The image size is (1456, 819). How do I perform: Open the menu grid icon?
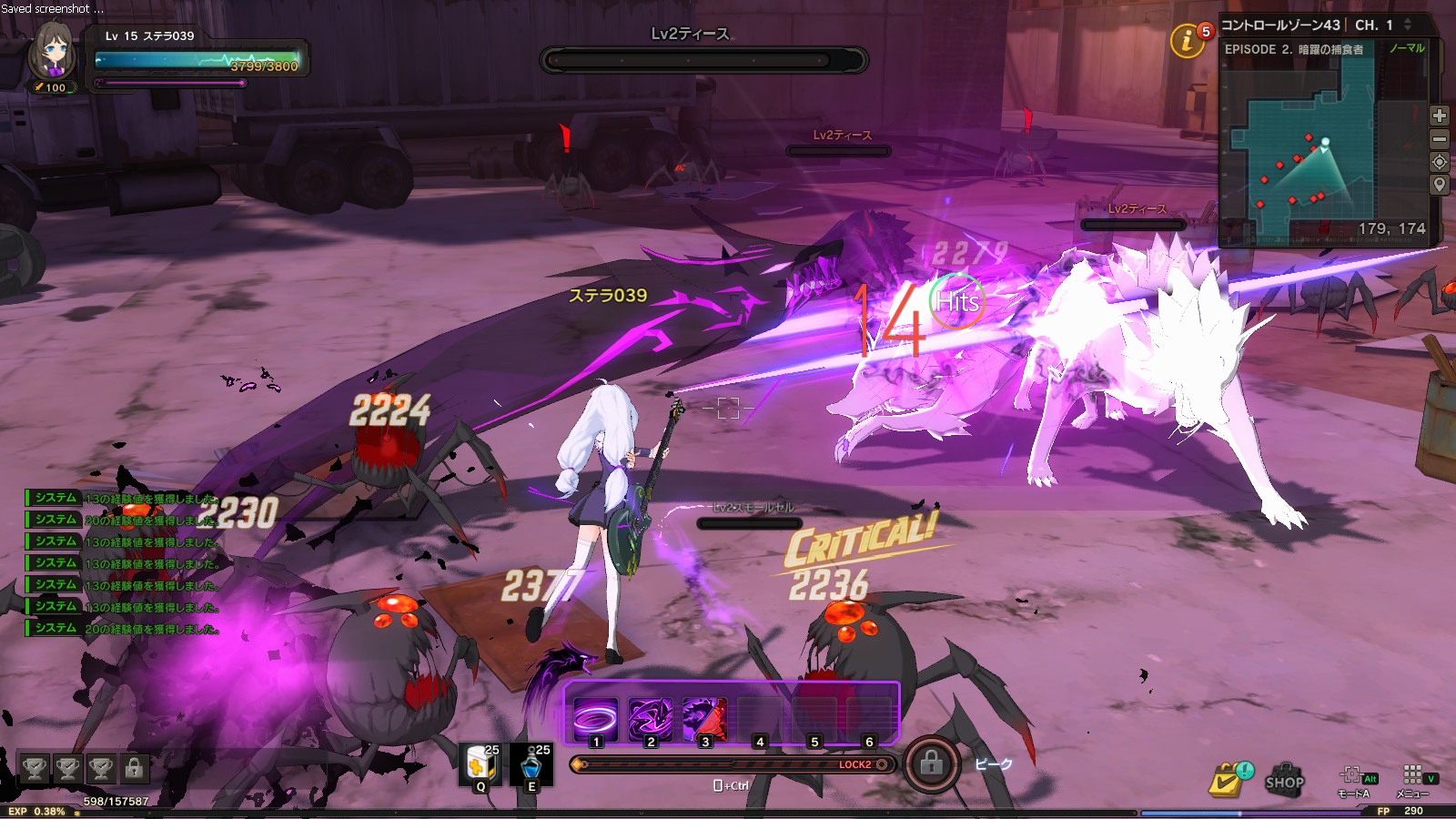pyautogui.click(x=1412, y=775)
